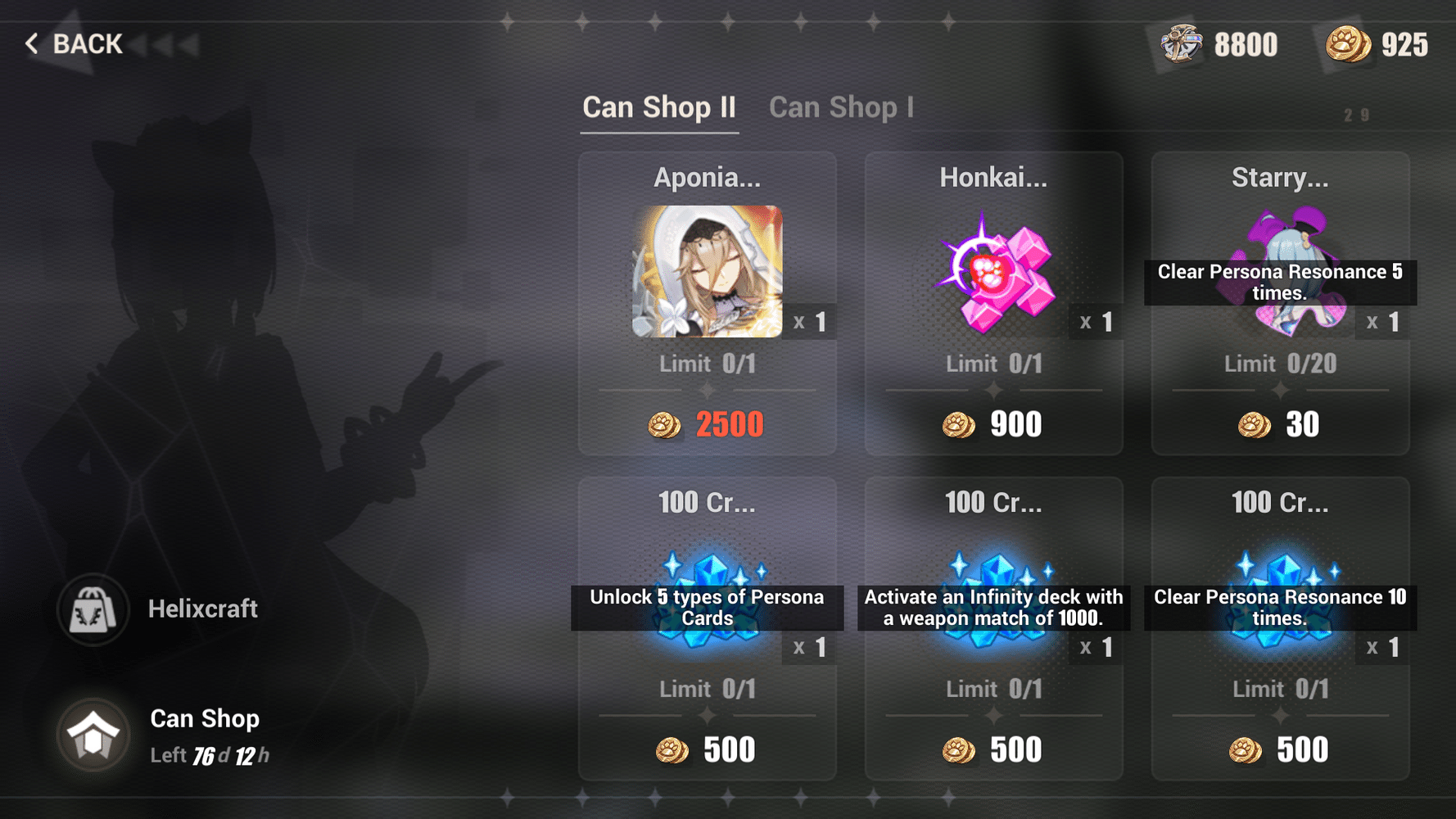Click the anchor currency icon showing 8800

click(1179, 44)
